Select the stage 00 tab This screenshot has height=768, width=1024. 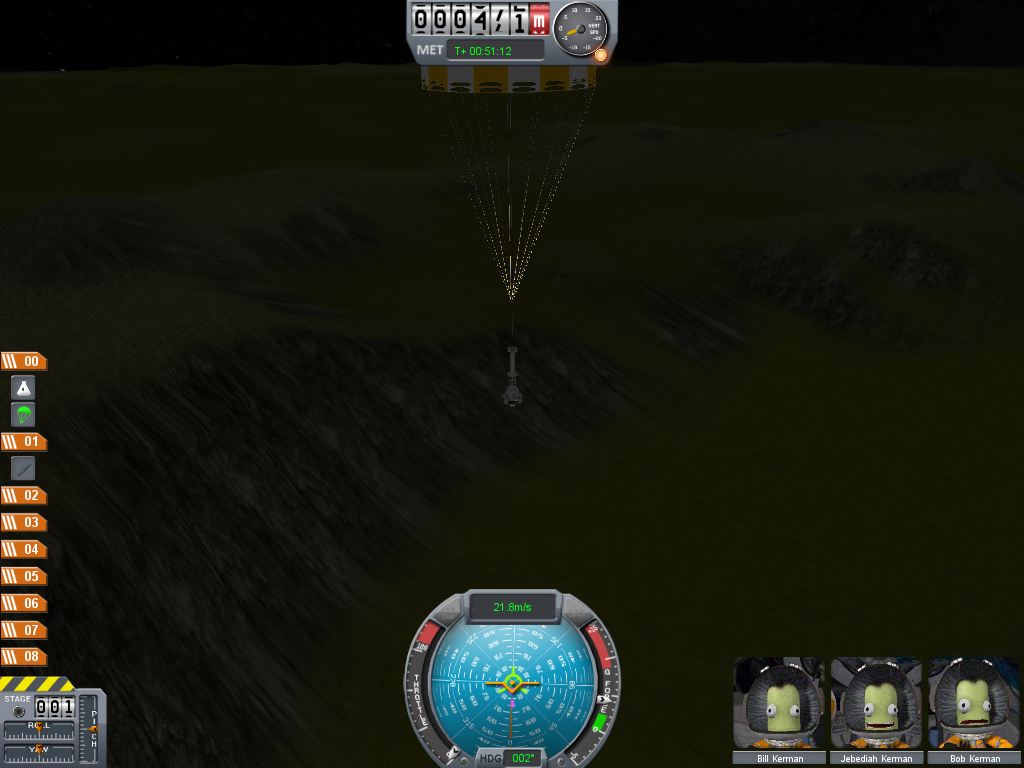click(24, 361)
